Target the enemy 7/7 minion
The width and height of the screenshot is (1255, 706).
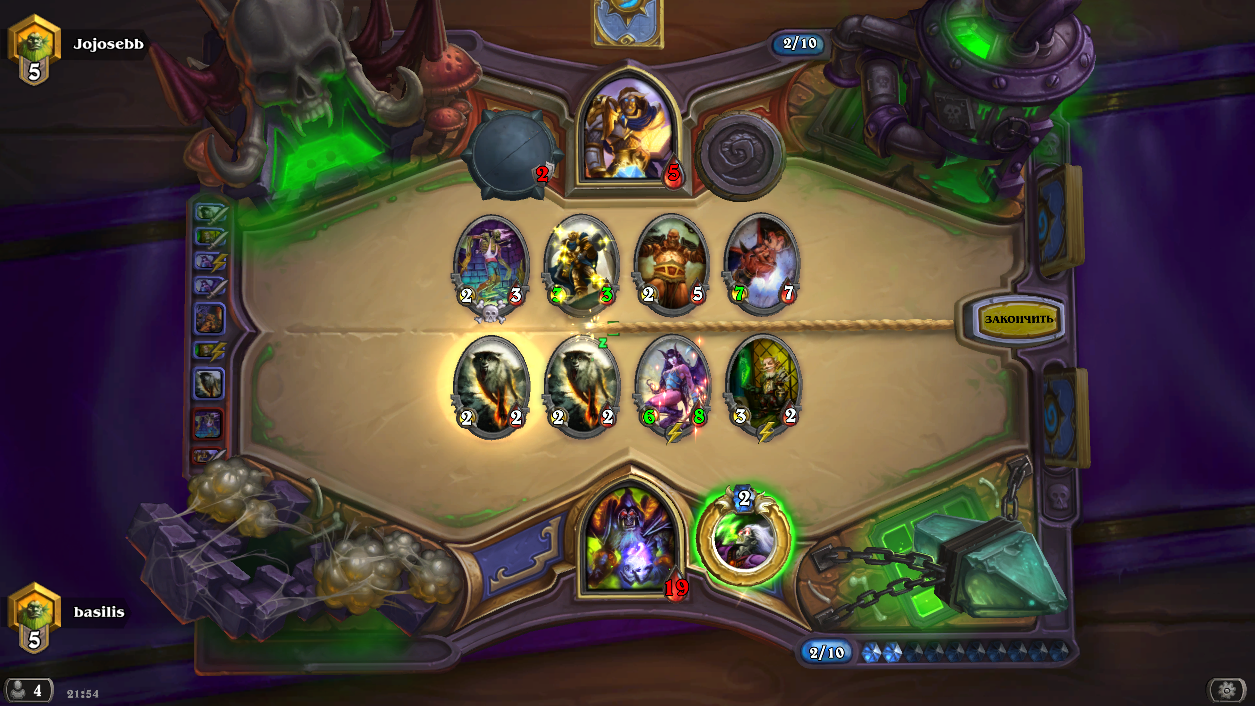point(762,263)
